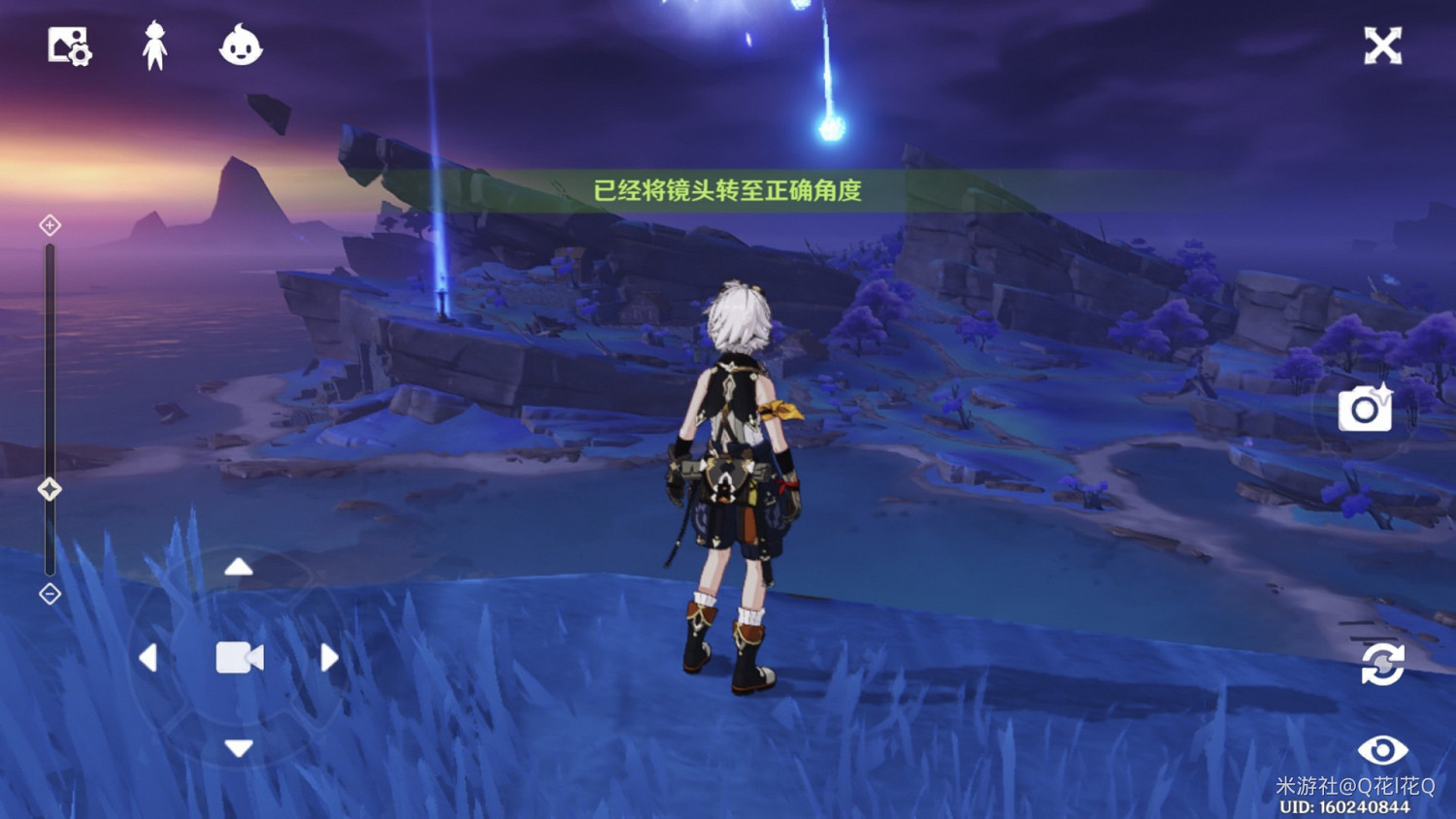
Task: Click the right arrow to pan camera right
Action: tap(327, 658)
